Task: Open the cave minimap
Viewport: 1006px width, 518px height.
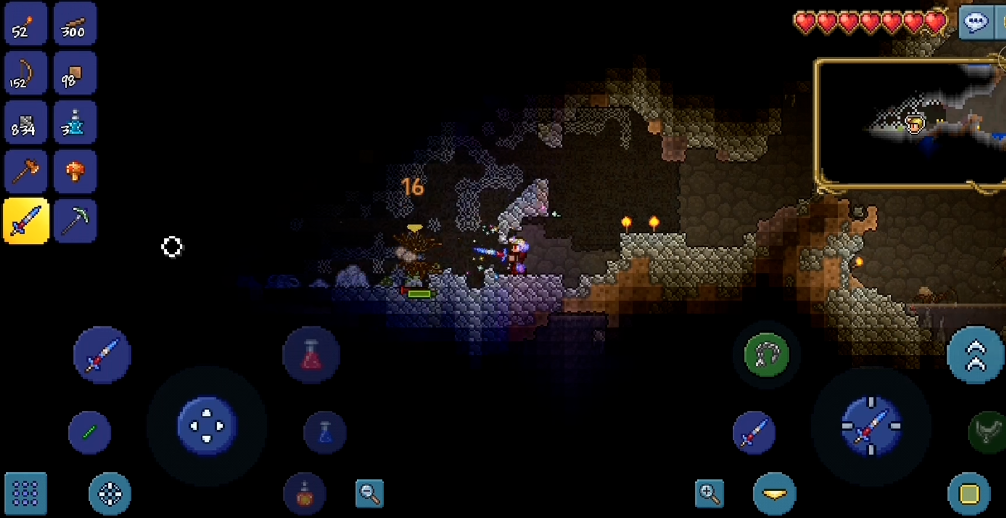Action: point(910,123)
